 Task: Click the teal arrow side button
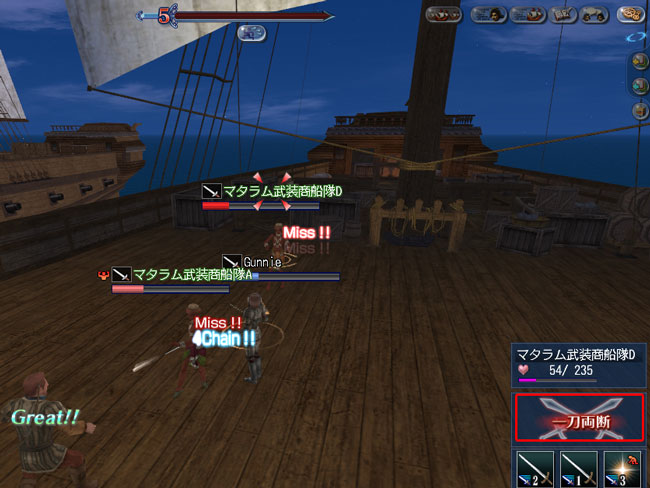point(639,85)
